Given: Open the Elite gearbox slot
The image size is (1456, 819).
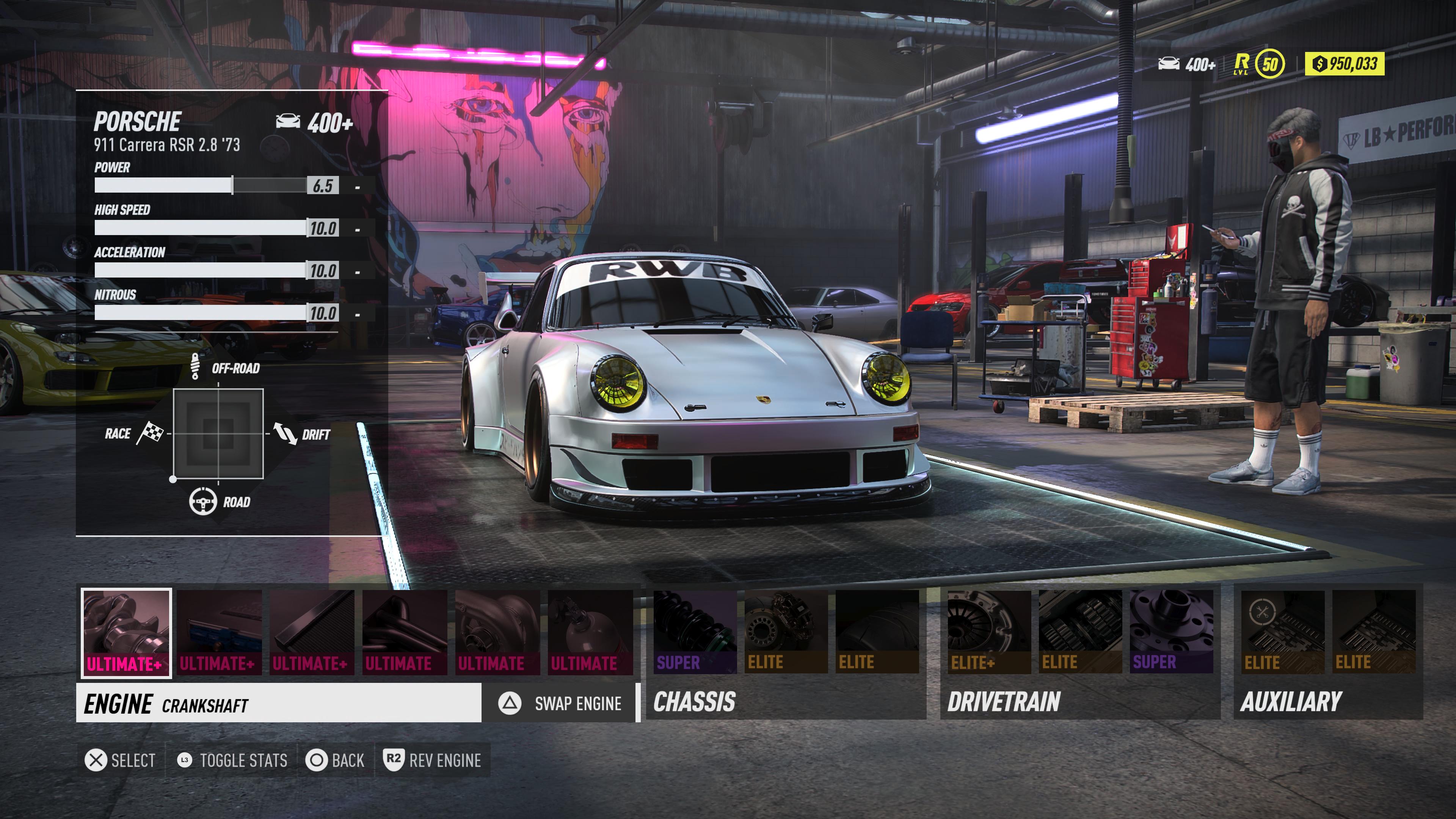Looking at the screenshot, I should 1080,632.
